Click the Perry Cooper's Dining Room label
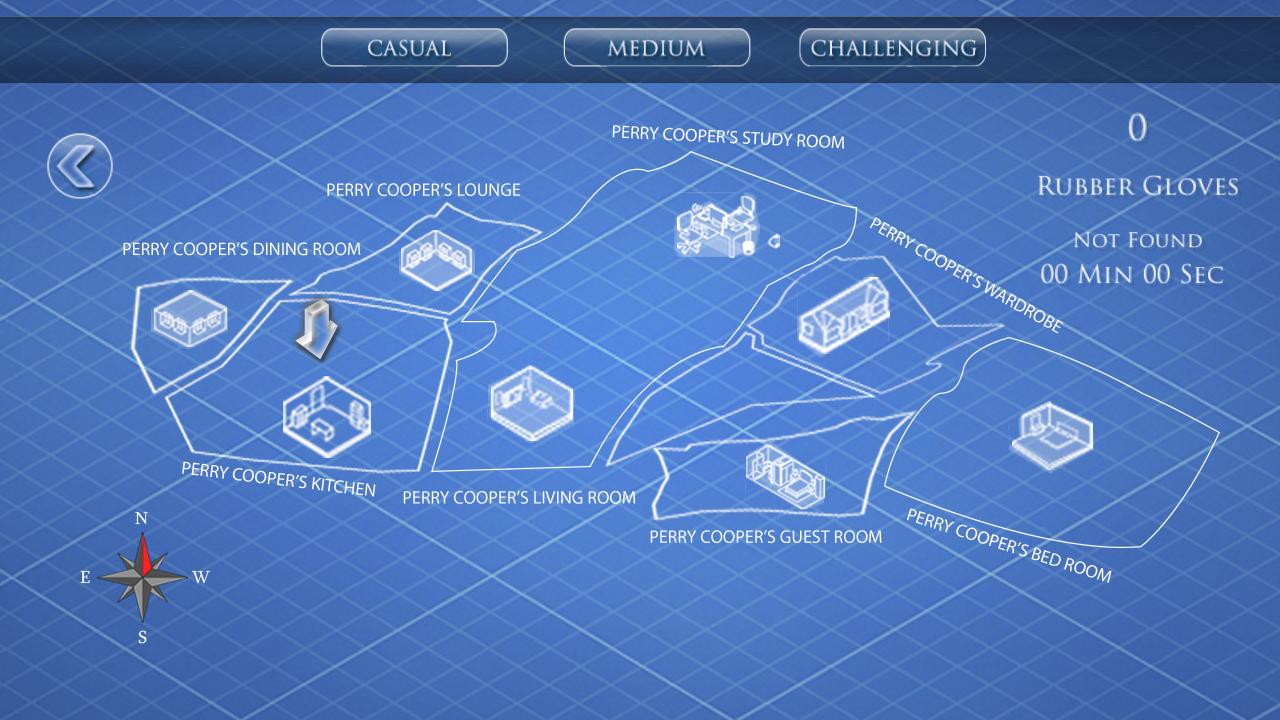Viewport: 1280px width, 720px height. [x=240, y=249]
